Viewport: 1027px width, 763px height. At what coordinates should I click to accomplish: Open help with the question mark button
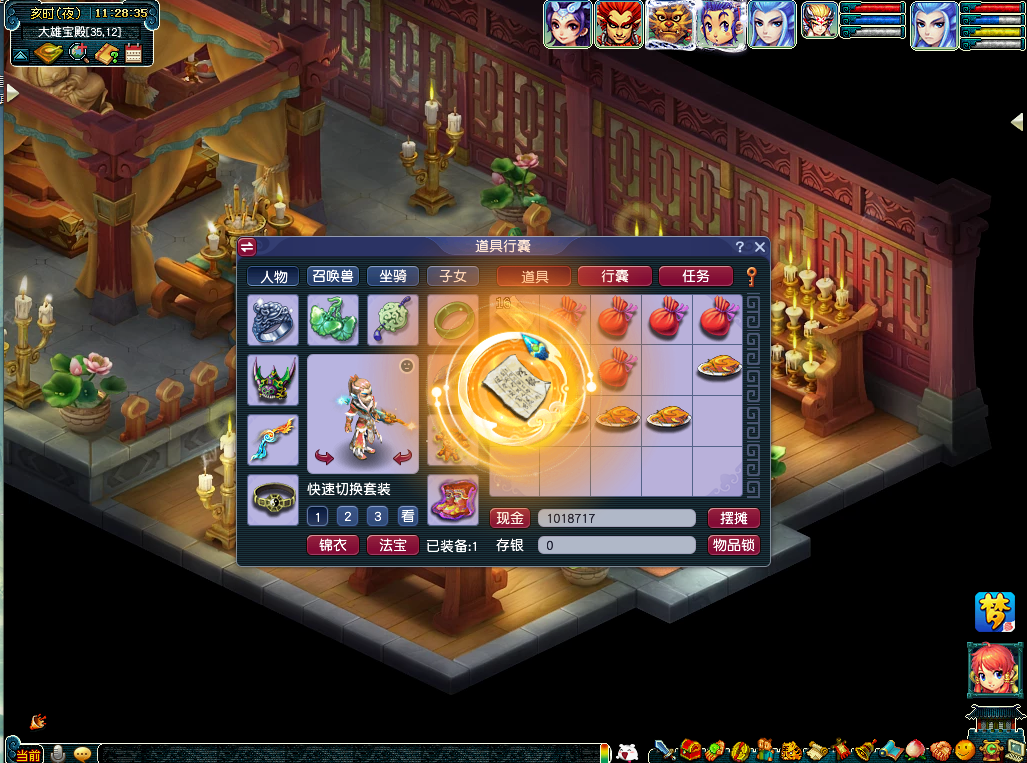point(740,247)
